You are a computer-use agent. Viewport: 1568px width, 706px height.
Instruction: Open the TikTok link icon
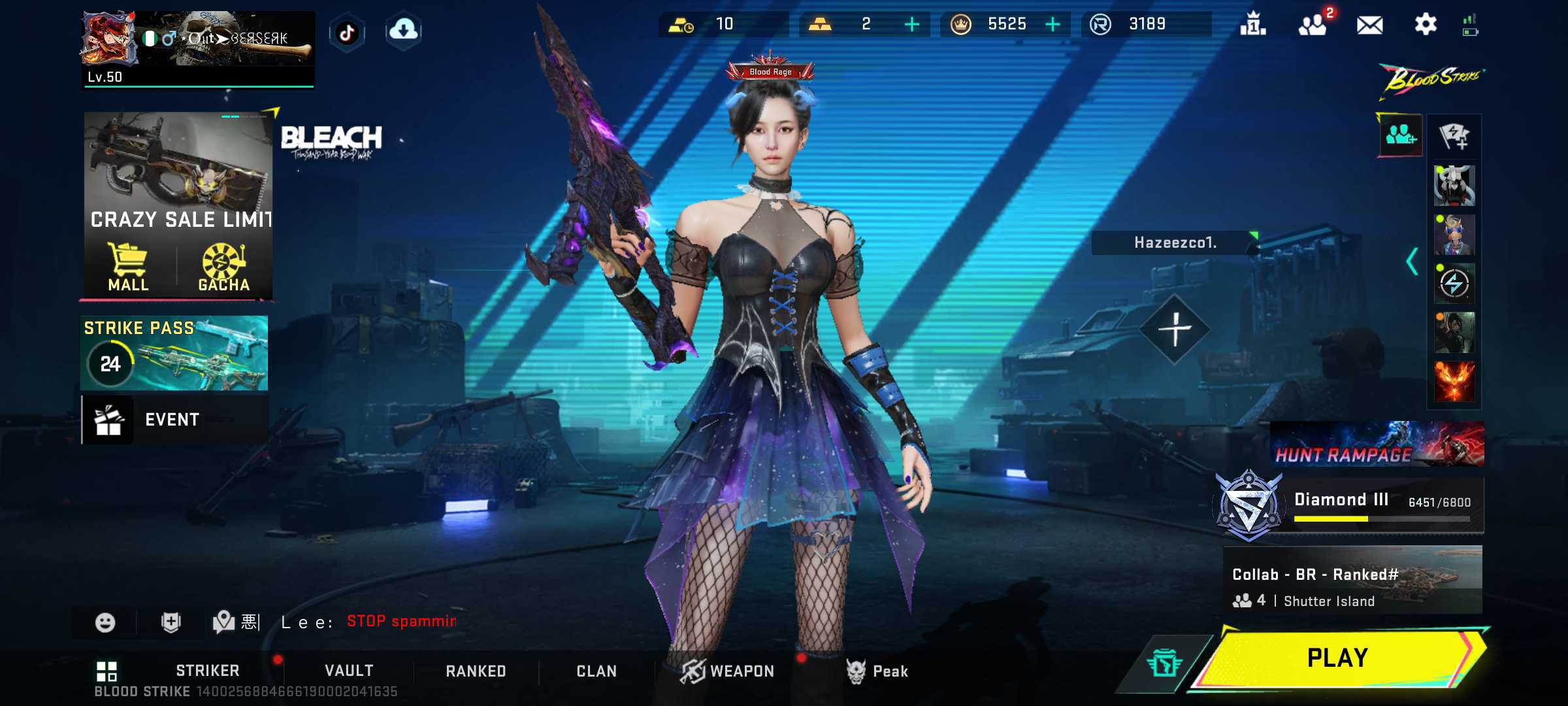click(347, 32)
